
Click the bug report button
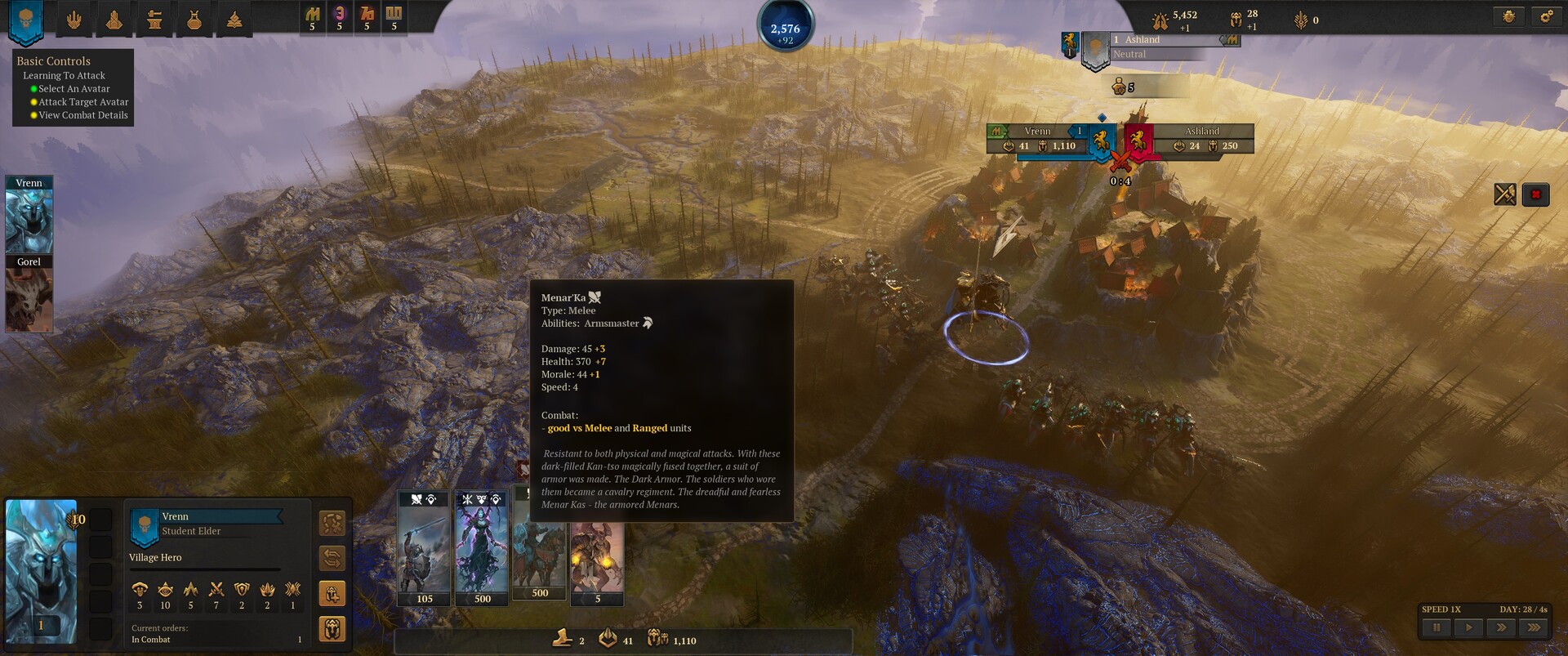pyautogui.click(x=1508, y=16)
